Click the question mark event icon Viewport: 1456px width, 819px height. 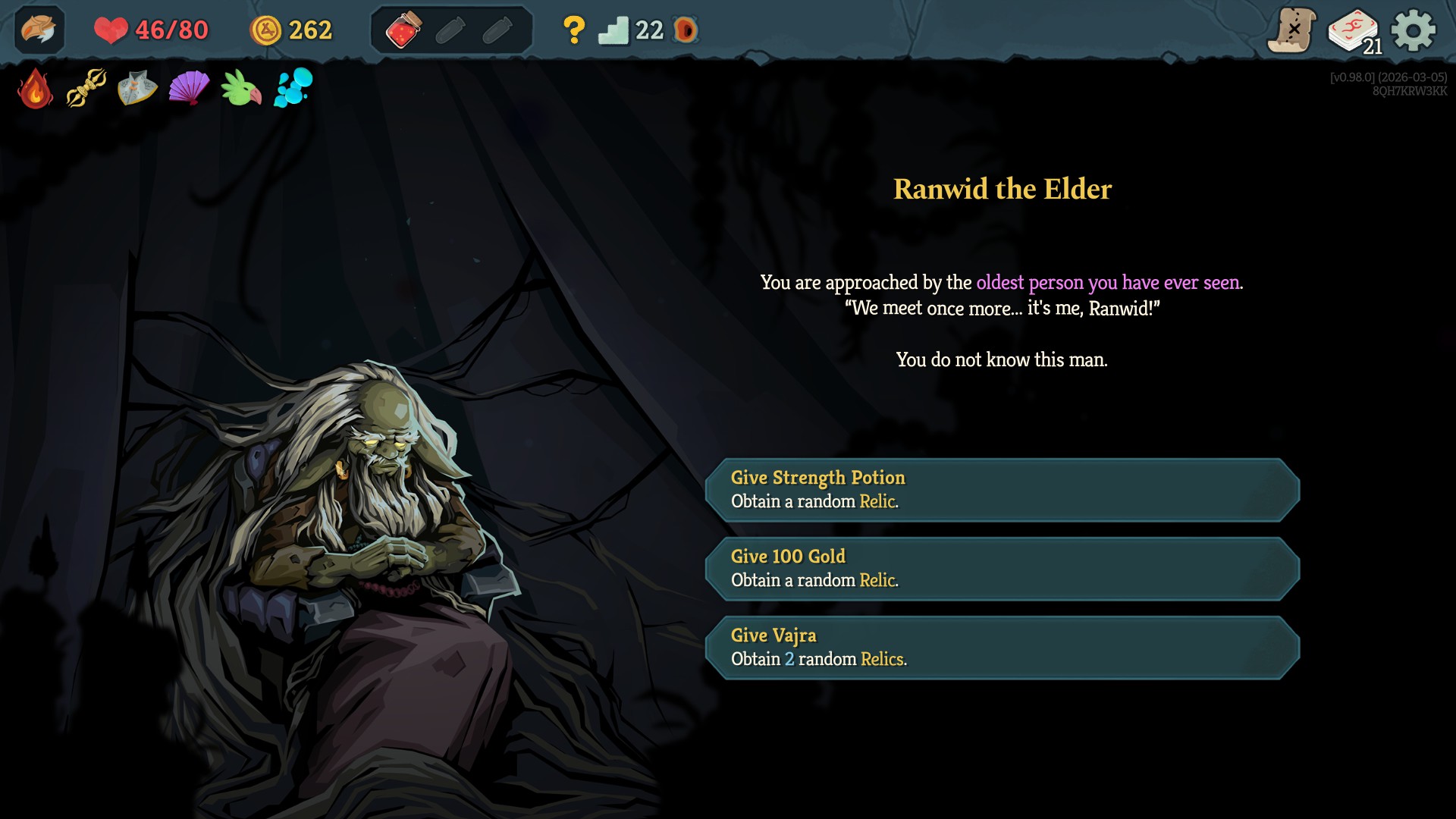pyautogui.click(x=574, y=30)
